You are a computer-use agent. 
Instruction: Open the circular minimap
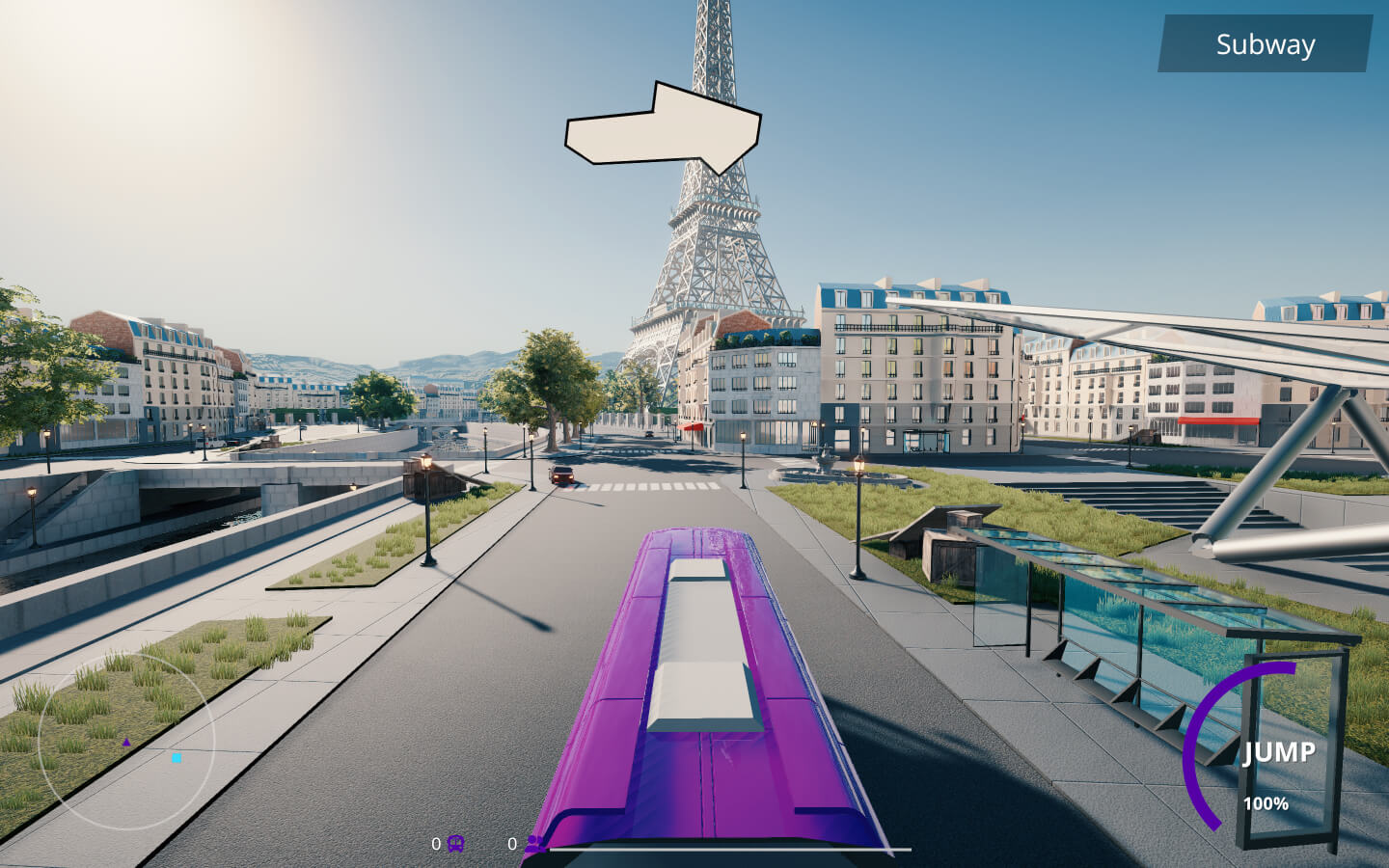pos(125,741)
